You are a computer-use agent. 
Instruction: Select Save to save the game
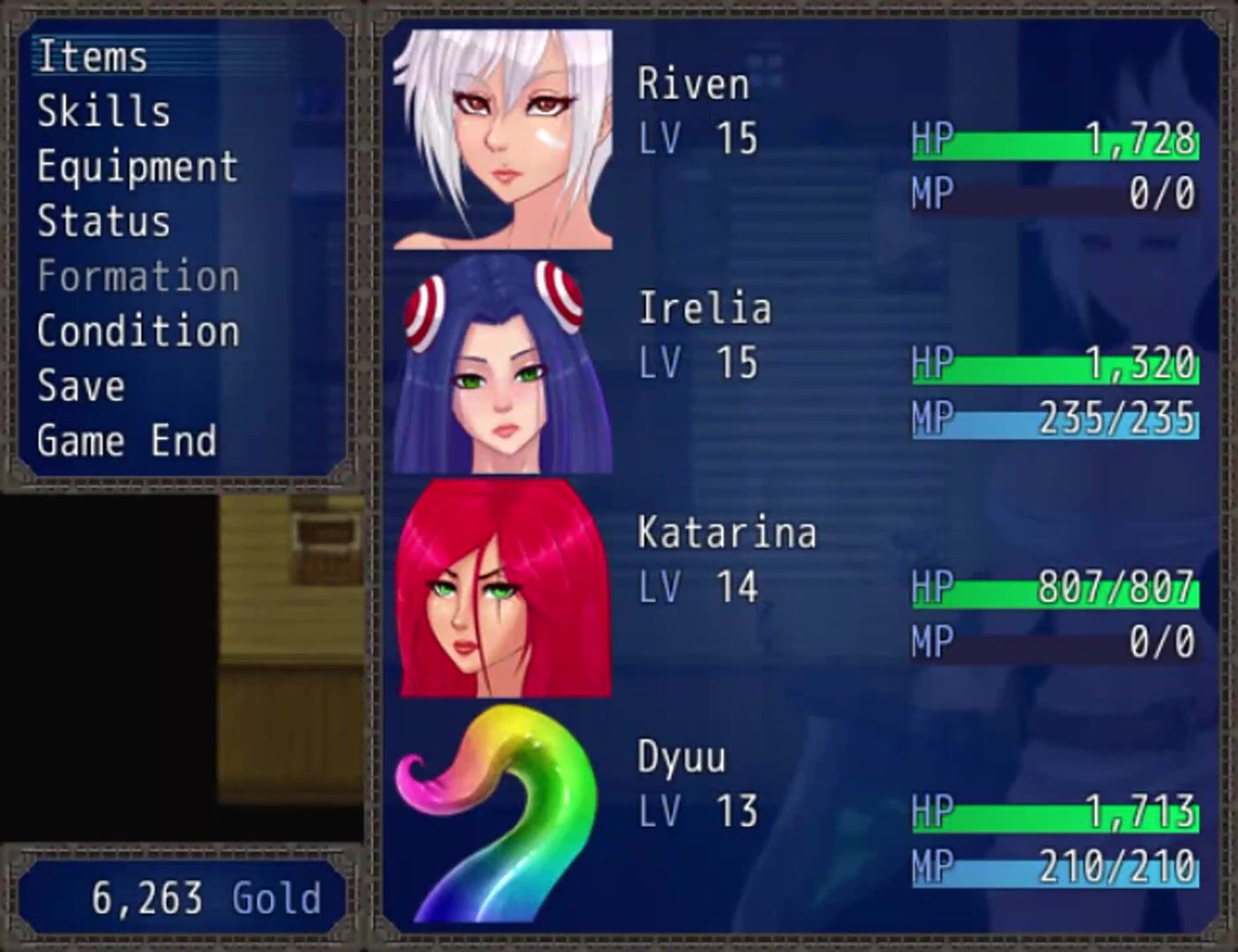pyautogui.click(x=81, y=386)
